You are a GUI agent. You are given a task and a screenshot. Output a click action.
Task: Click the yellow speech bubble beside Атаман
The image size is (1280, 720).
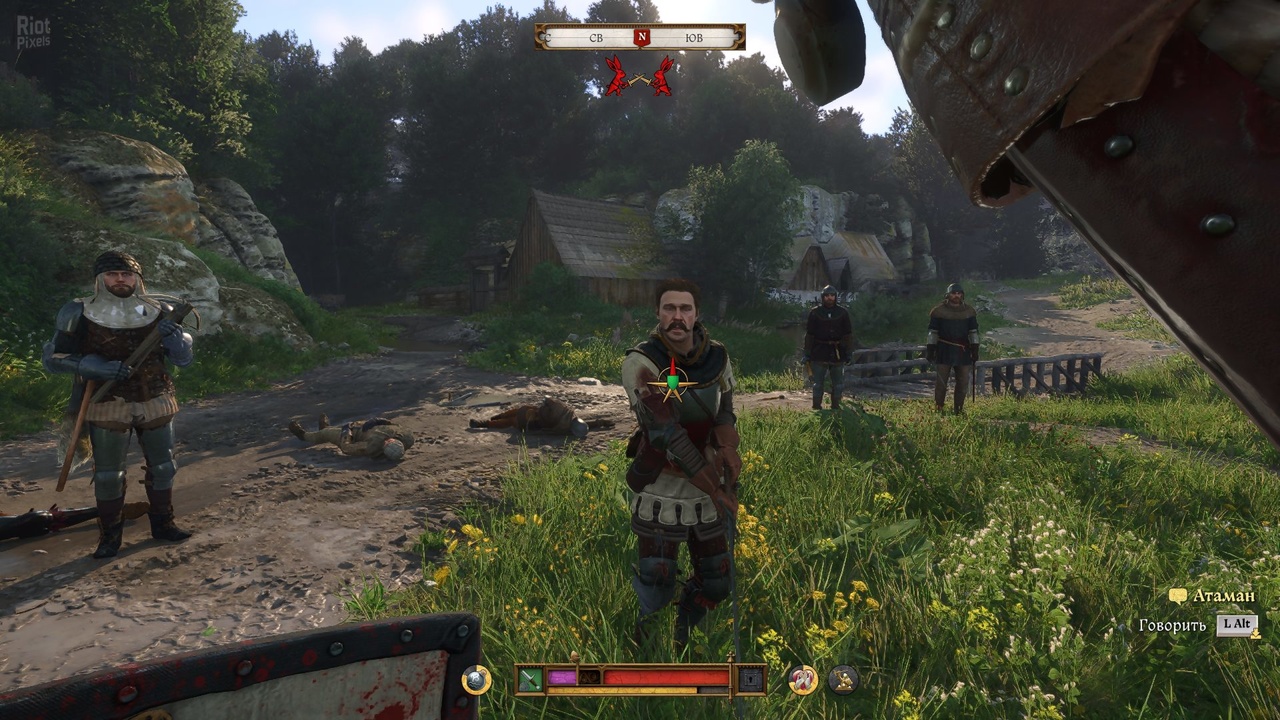1178,596
